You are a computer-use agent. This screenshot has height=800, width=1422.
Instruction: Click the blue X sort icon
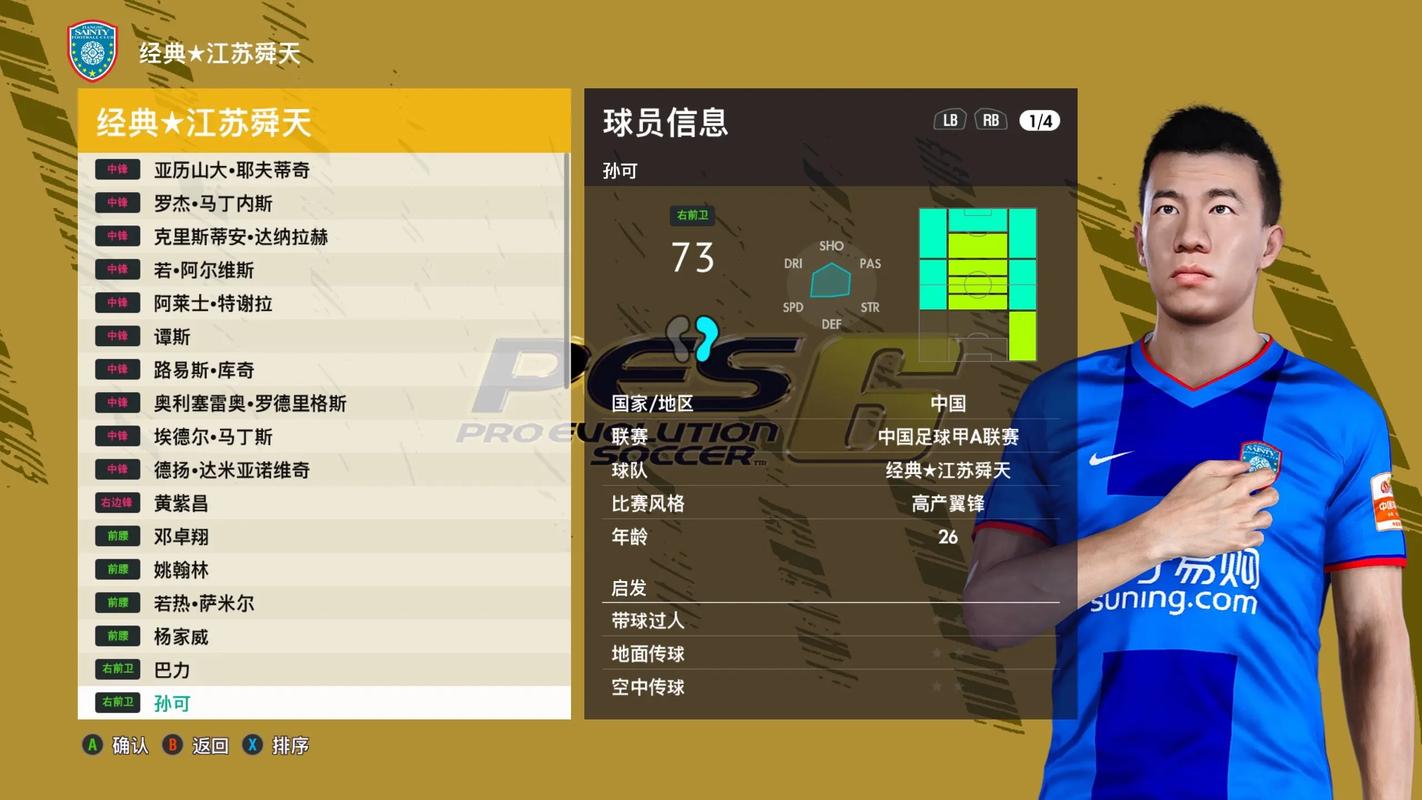pos(251,745)
